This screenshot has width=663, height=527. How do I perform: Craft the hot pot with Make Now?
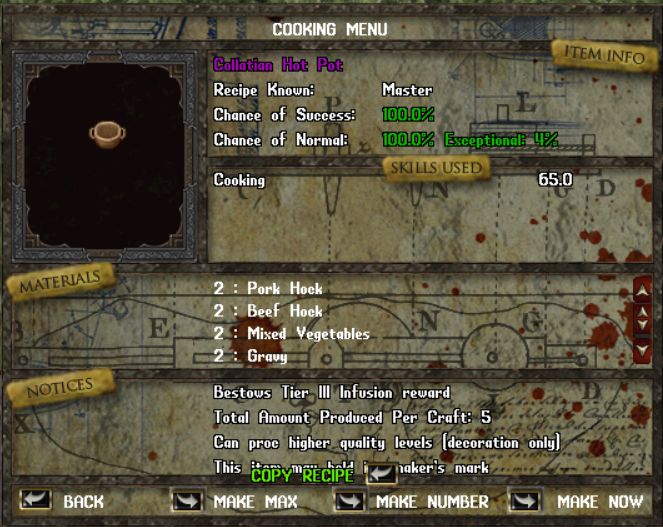524,499
